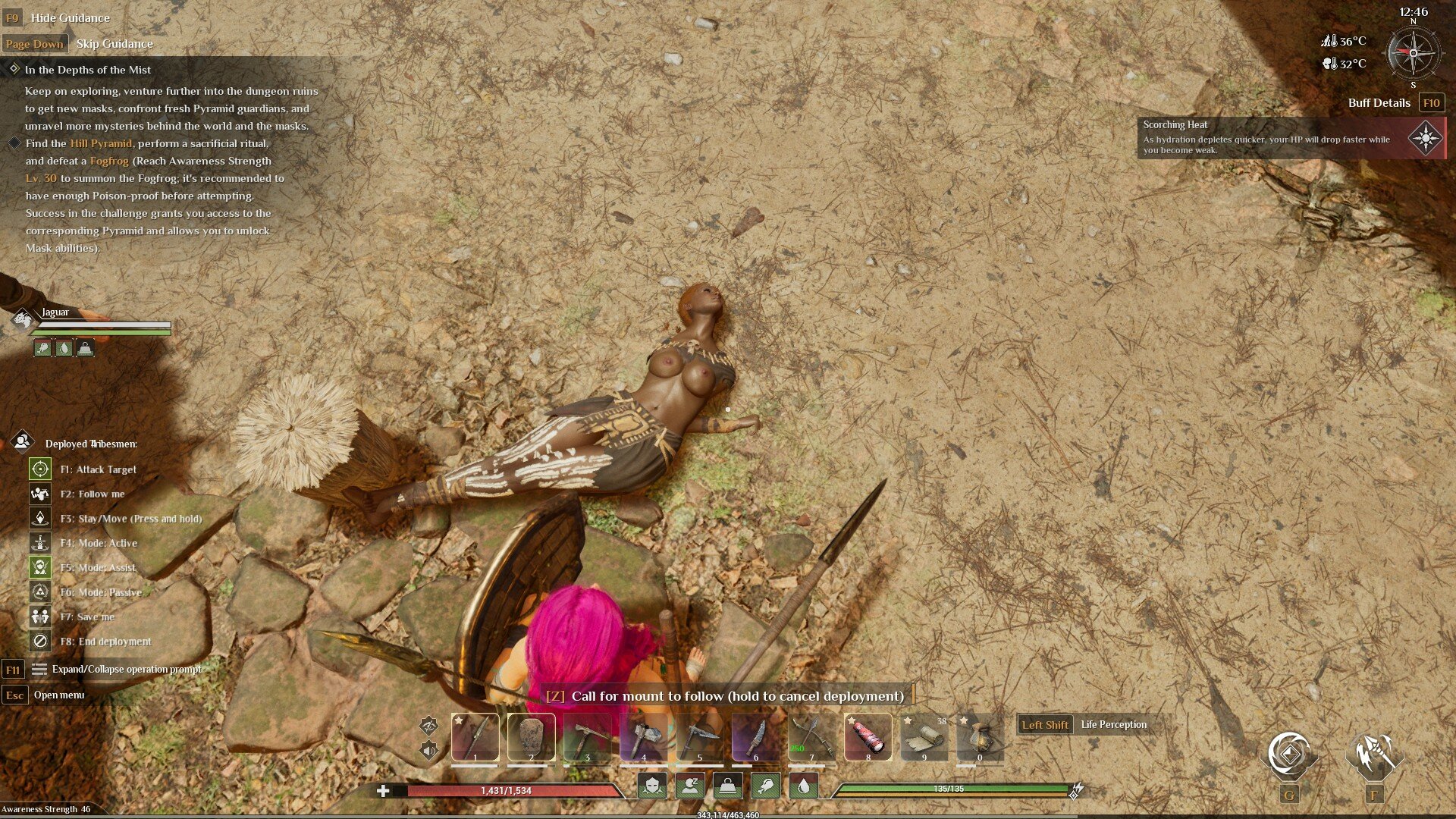Image resolution: width=1456 pixels, height=819 pixels.
Task: Select the cloth scroll stack in slot 9
Action: 924,736
